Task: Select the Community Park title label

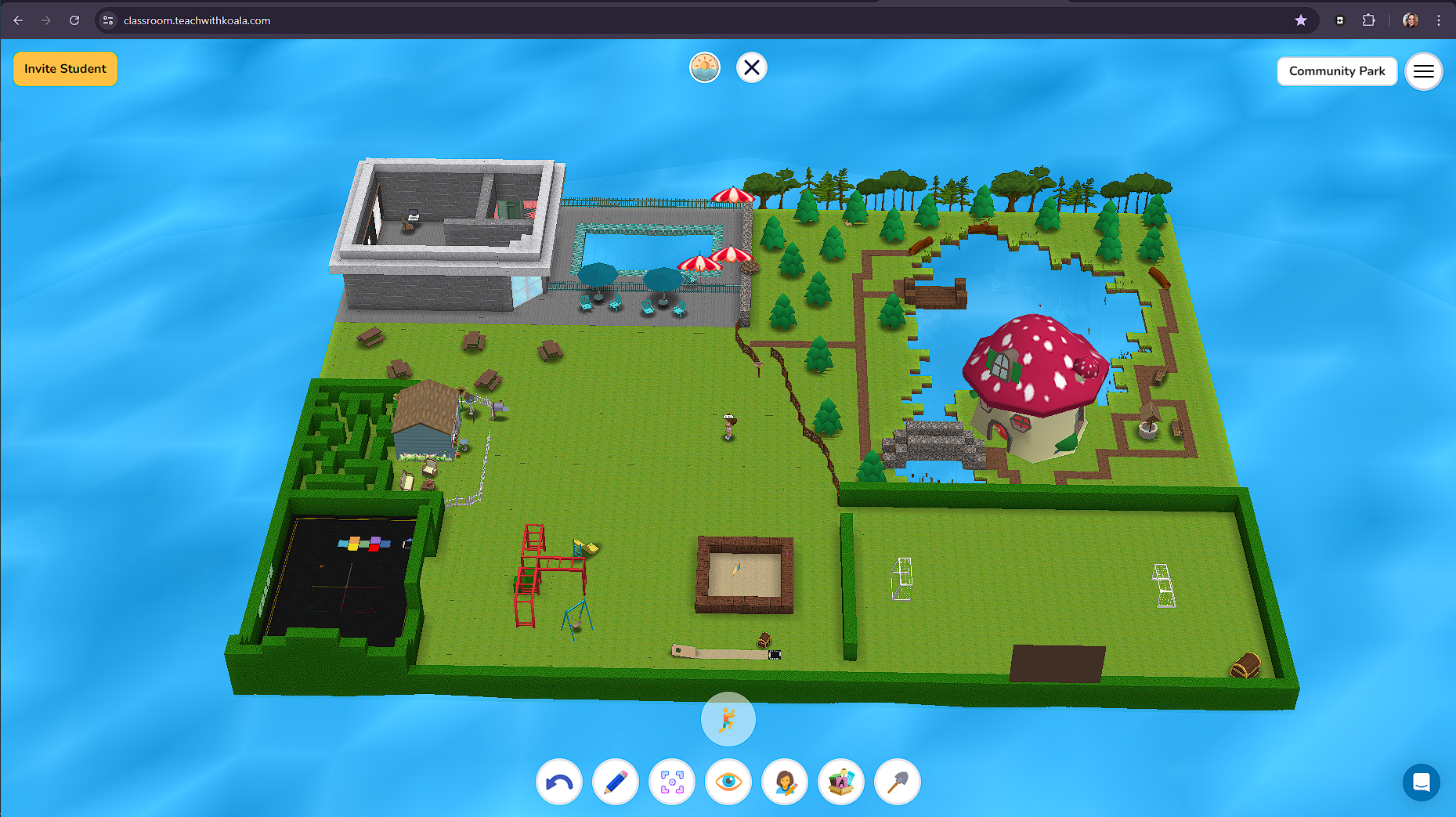Action: pyautogui.click(x=1336, y=70)
